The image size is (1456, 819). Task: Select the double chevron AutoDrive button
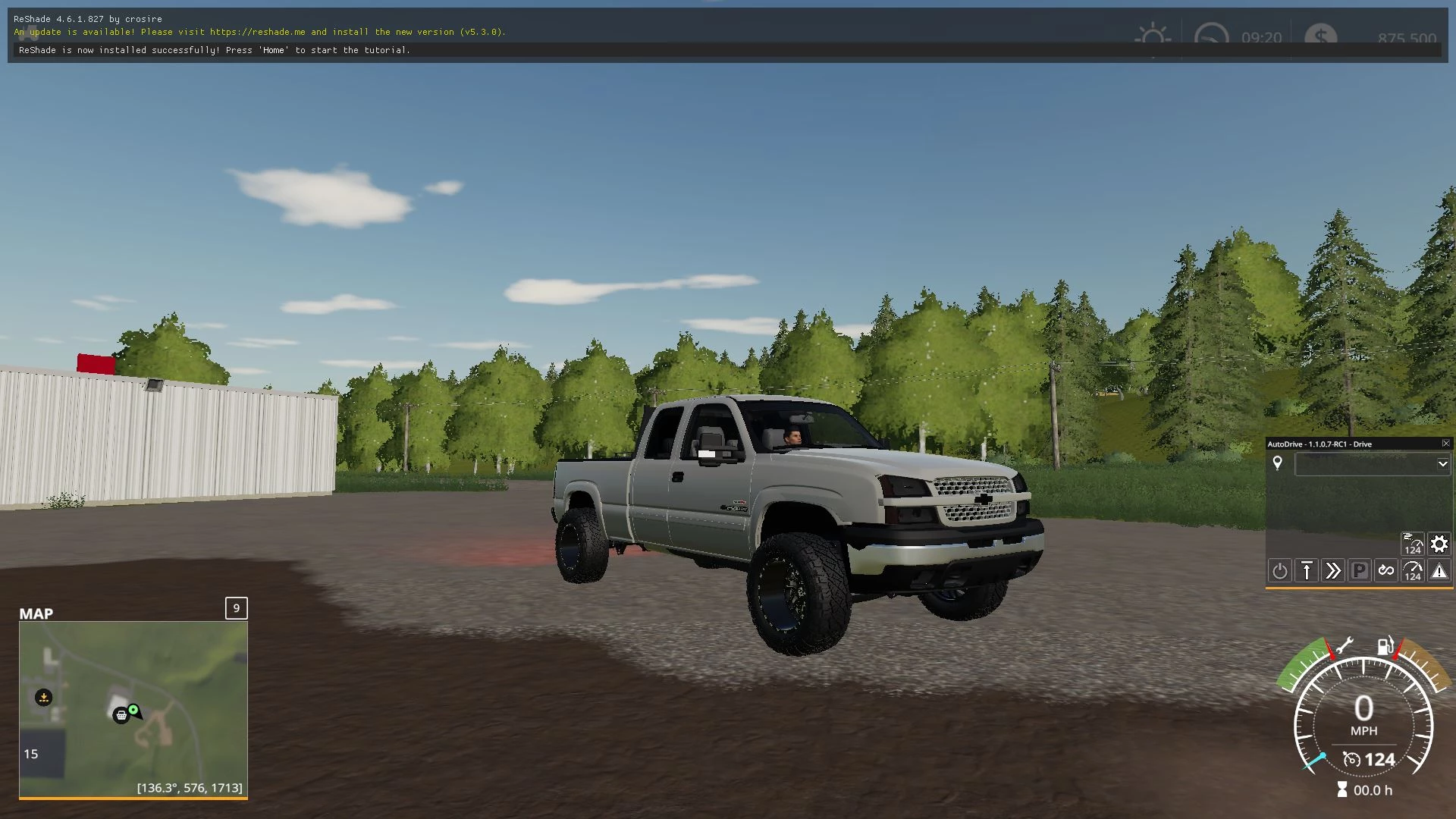pos(1333,571)
